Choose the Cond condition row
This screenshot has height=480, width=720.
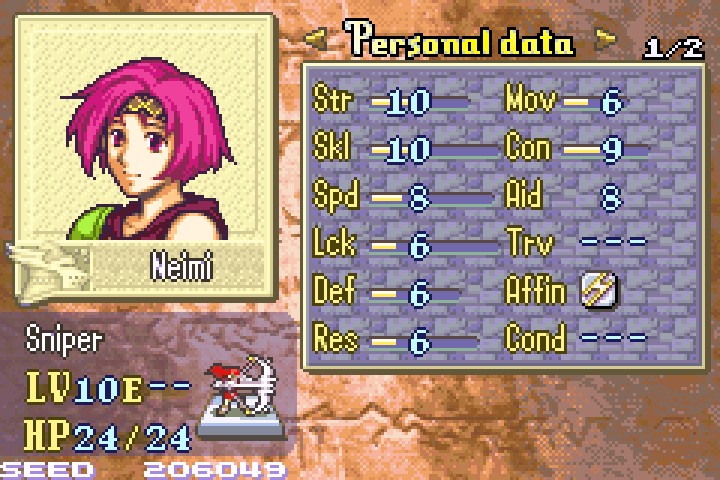pyautogui.click(x=575, y=339)
